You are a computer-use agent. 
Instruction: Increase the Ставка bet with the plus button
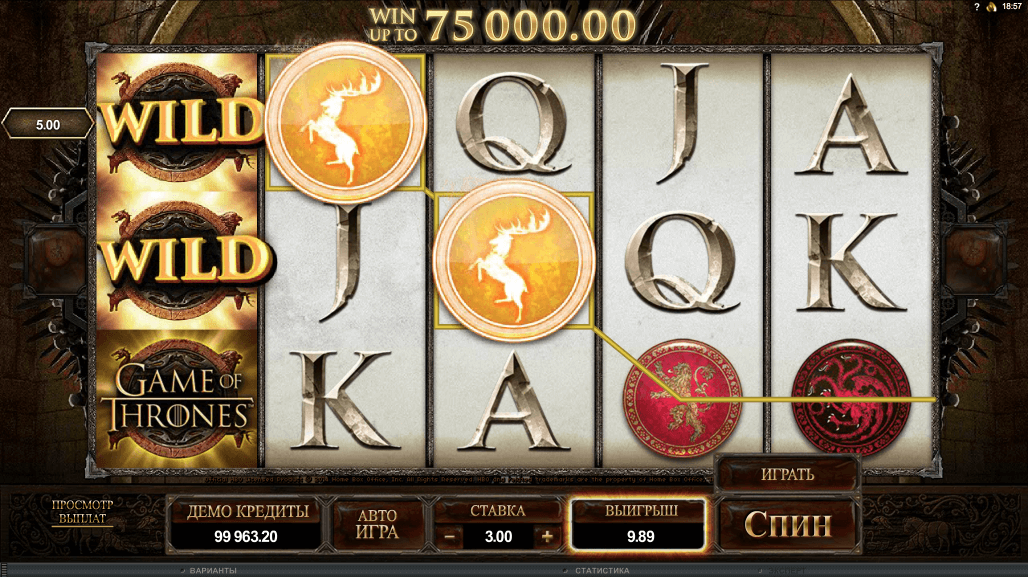click(x=547, y=537)
